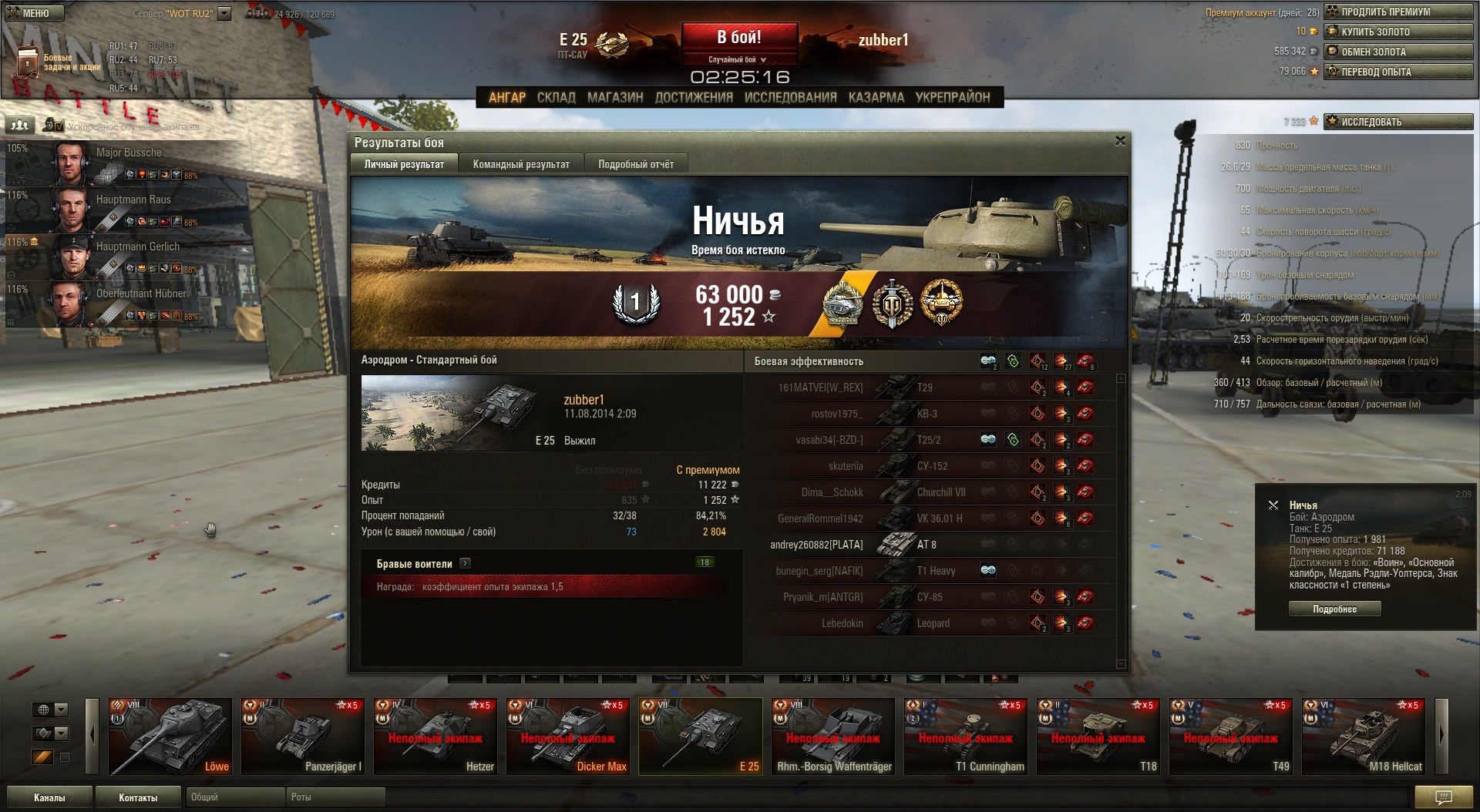Image resolution: width=1480 pixels, height=812 pixels.
Task: Open the МАГАЗИН section
Action: click(x=614, y=97)
